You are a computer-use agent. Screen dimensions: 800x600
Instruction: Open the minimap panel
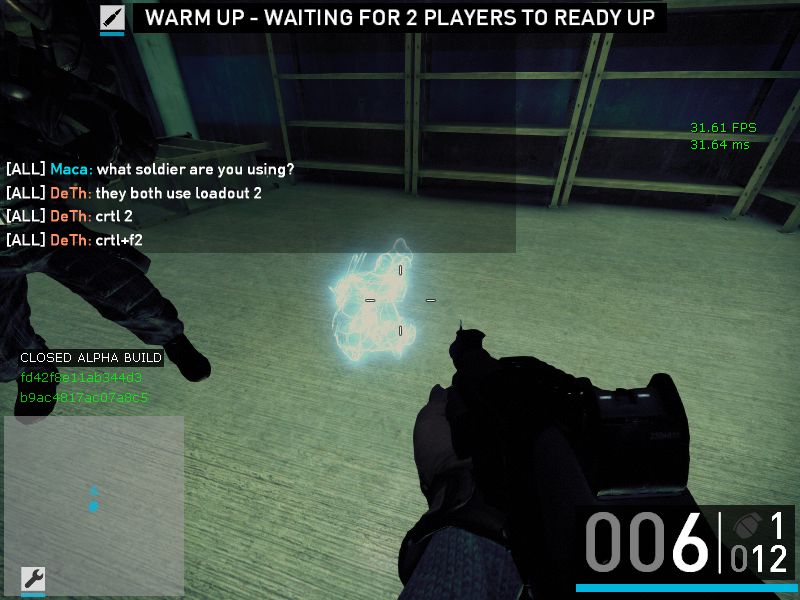click(x=94, y=490)
